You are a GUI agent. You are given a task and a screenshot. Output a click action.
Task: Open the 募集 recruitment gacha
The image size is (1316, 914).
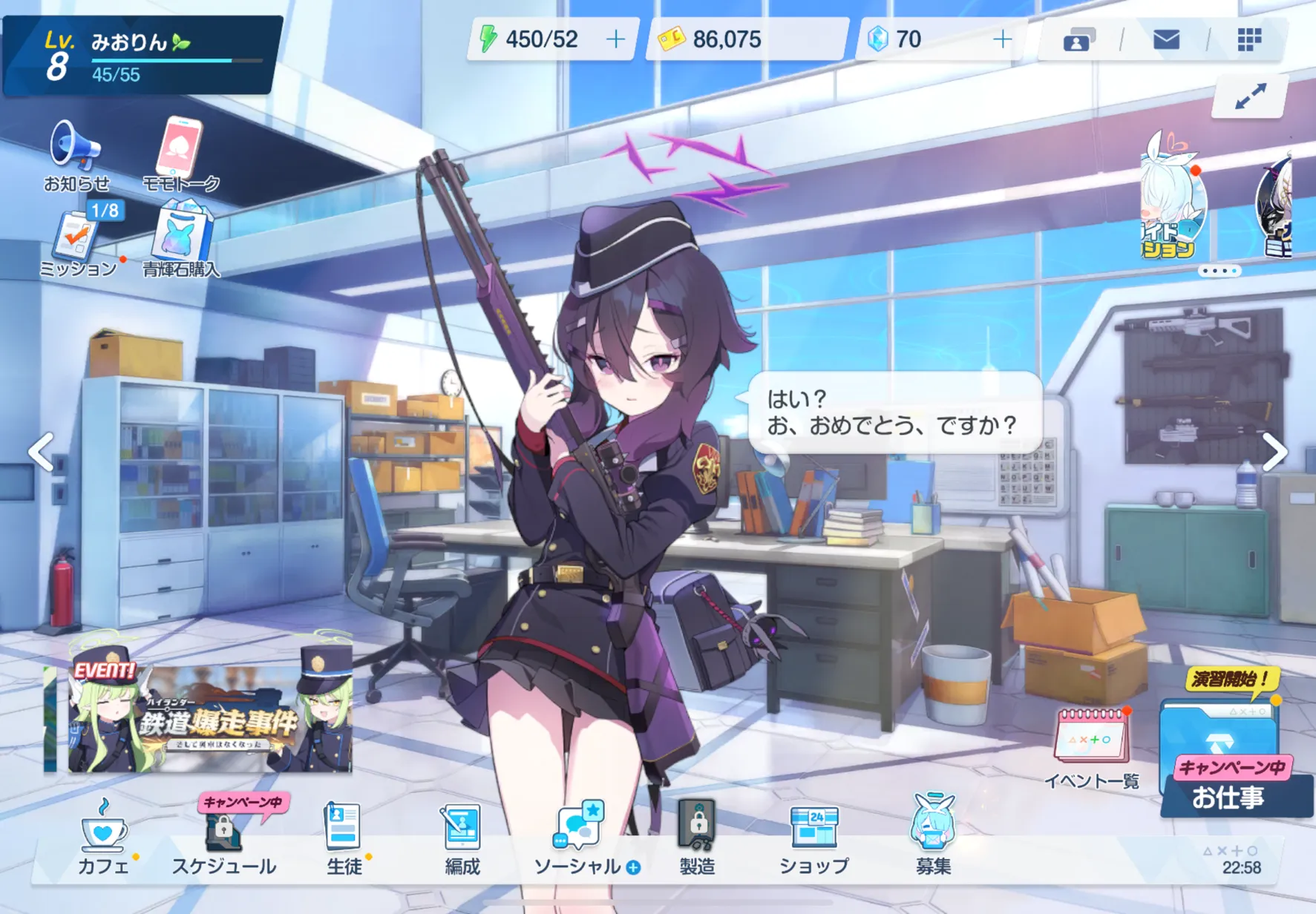pos(933,835)
